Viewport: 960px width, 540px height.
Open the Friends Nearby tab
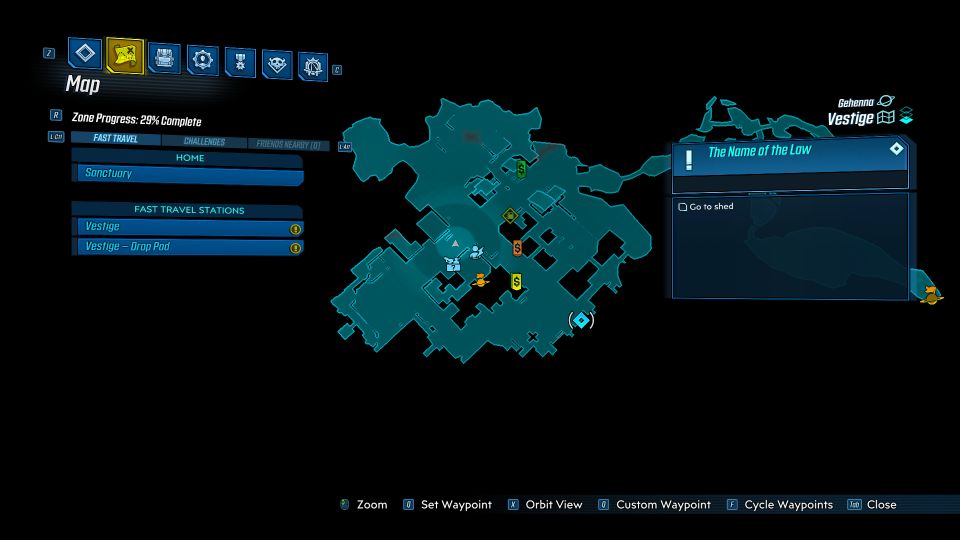tap(288, 145)
